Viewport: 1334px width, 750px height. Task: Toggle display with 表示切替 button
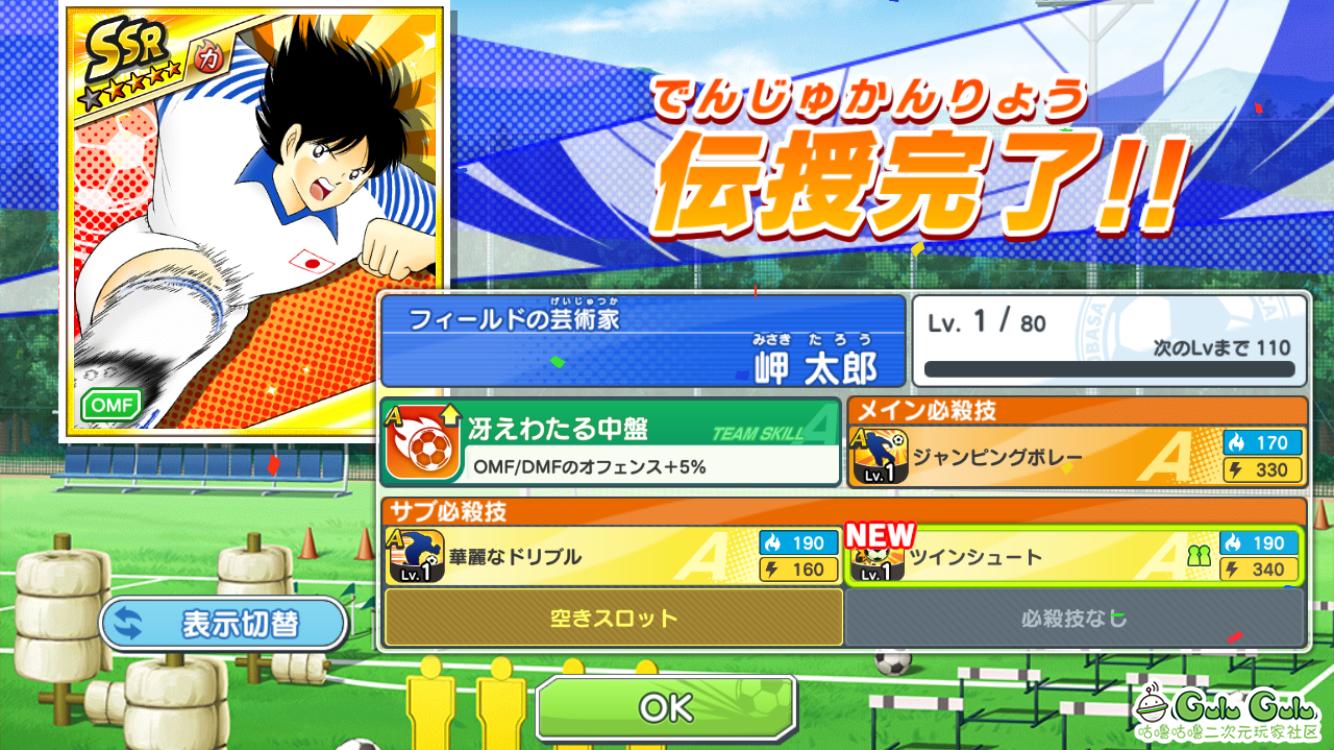(223, 624)
